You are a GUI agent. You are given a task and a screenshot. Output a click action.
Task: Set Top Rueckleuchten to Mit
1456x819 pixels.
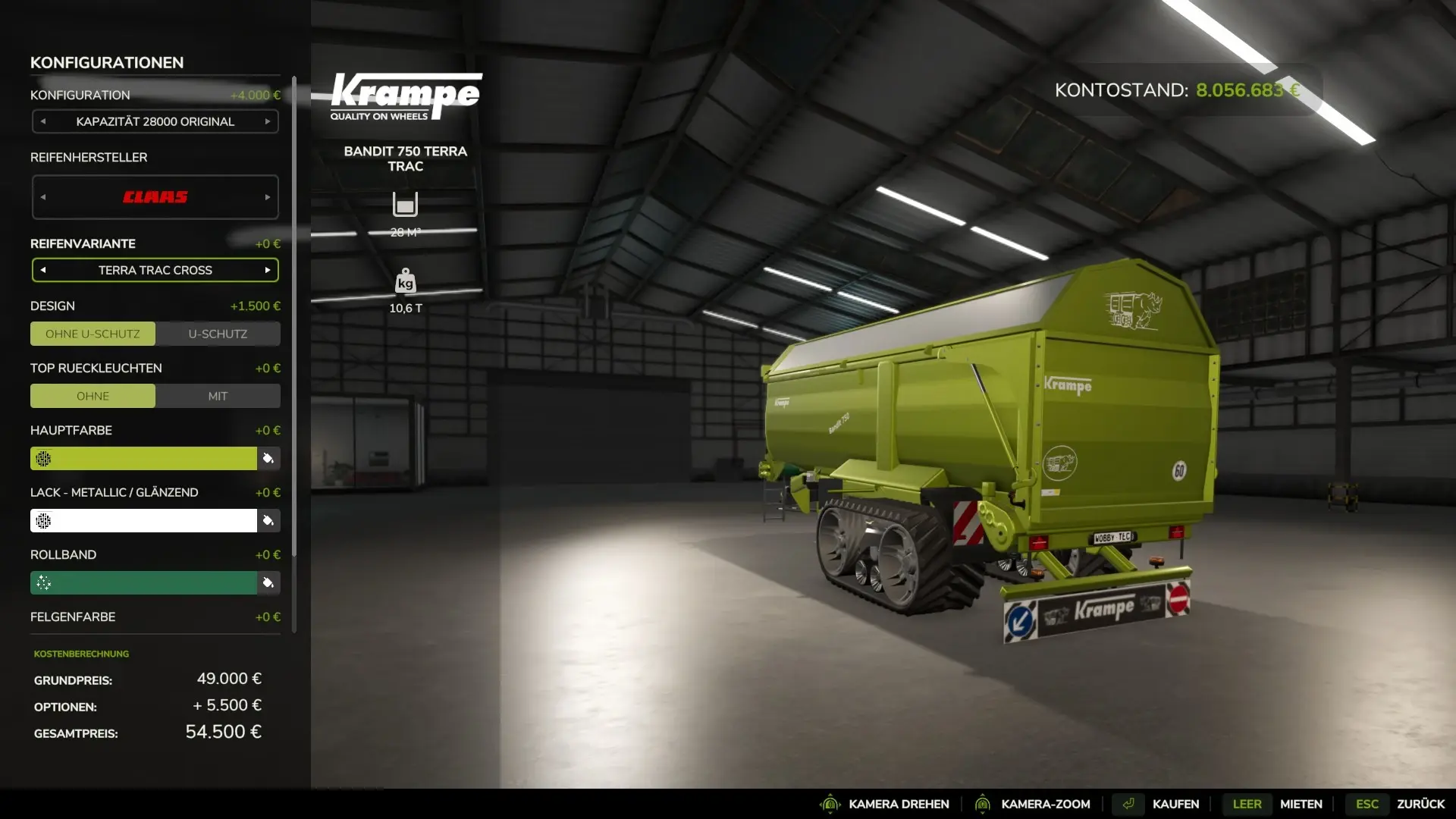click(x=218, y=396)
